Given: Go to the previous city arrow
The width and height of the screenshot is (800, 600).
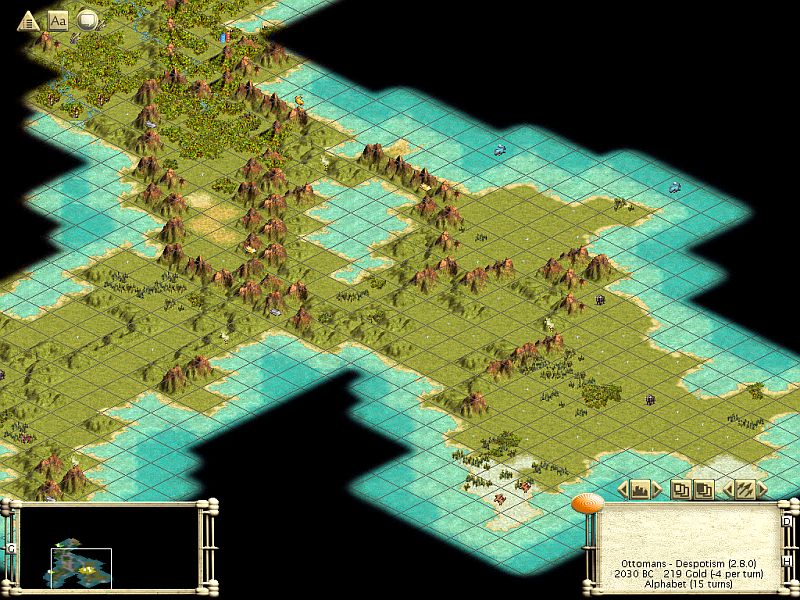Looking at the screenshot, I should coord(623,489).
